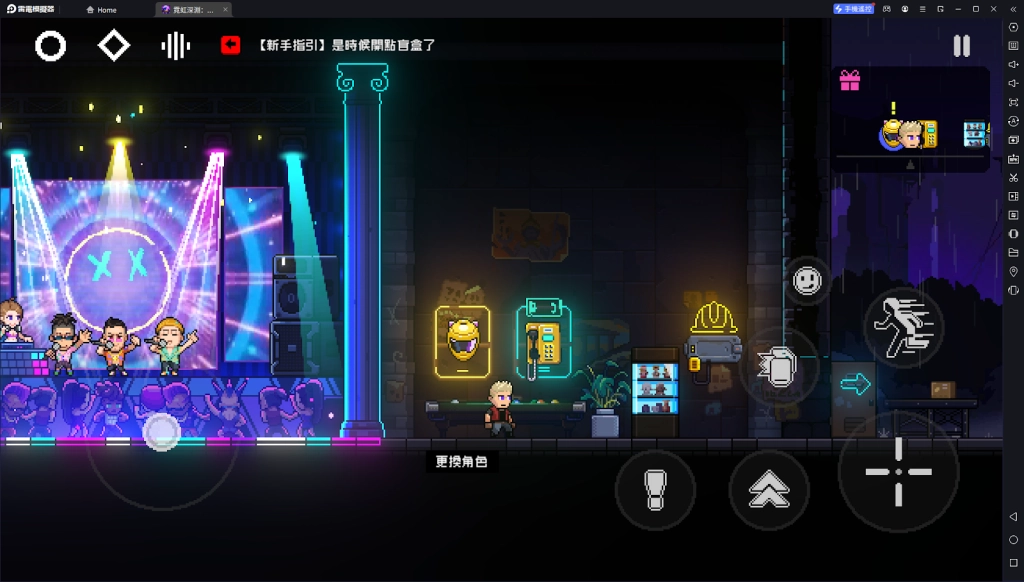Open the smiley face emote button
The image size is (1024, 582).
[807, 281]
